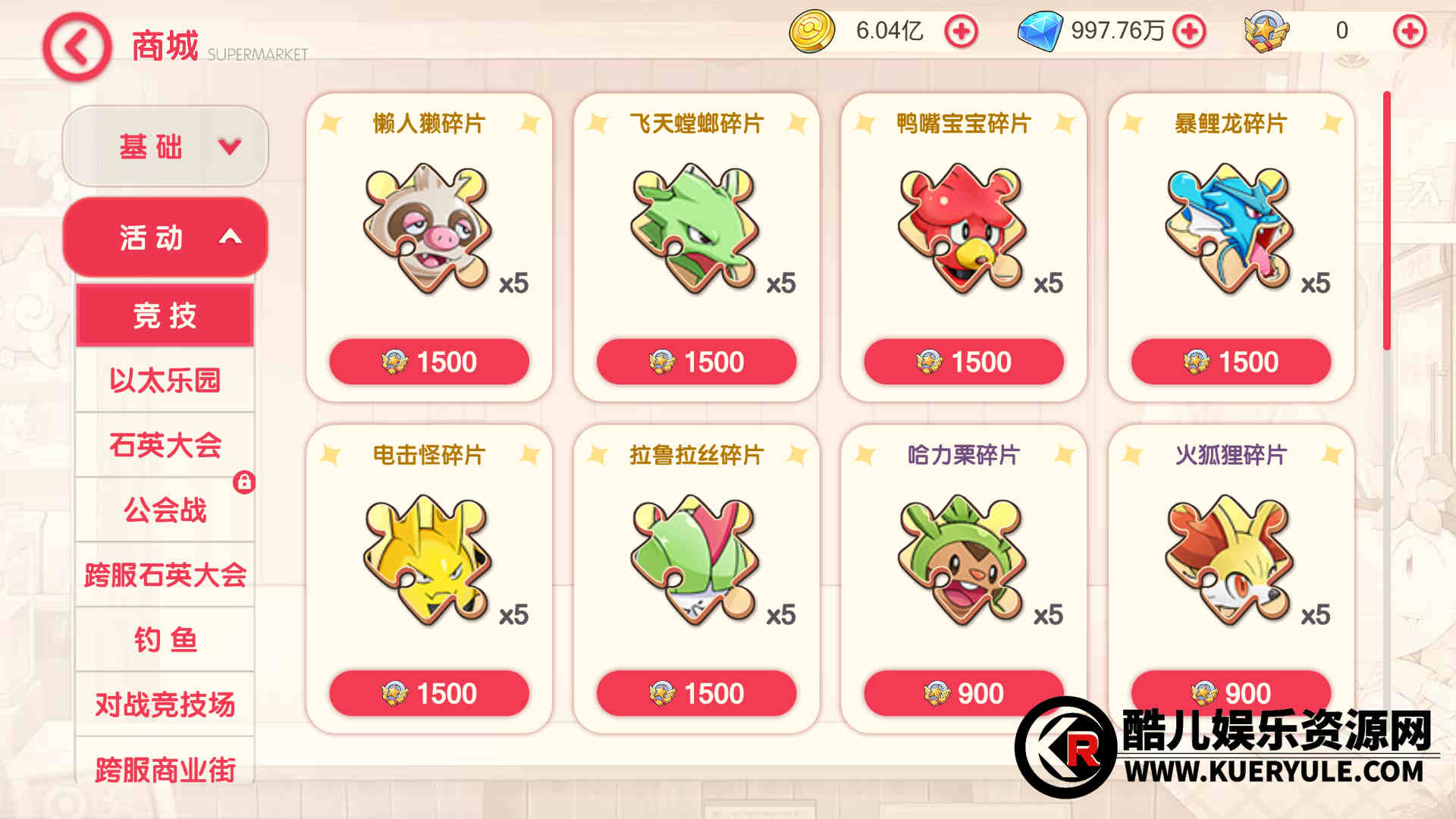The height and width of the screenshot is (819, 1456).
Task: Switch to the 以太乐园 shop tab
Action: click(x=165, y=380)
